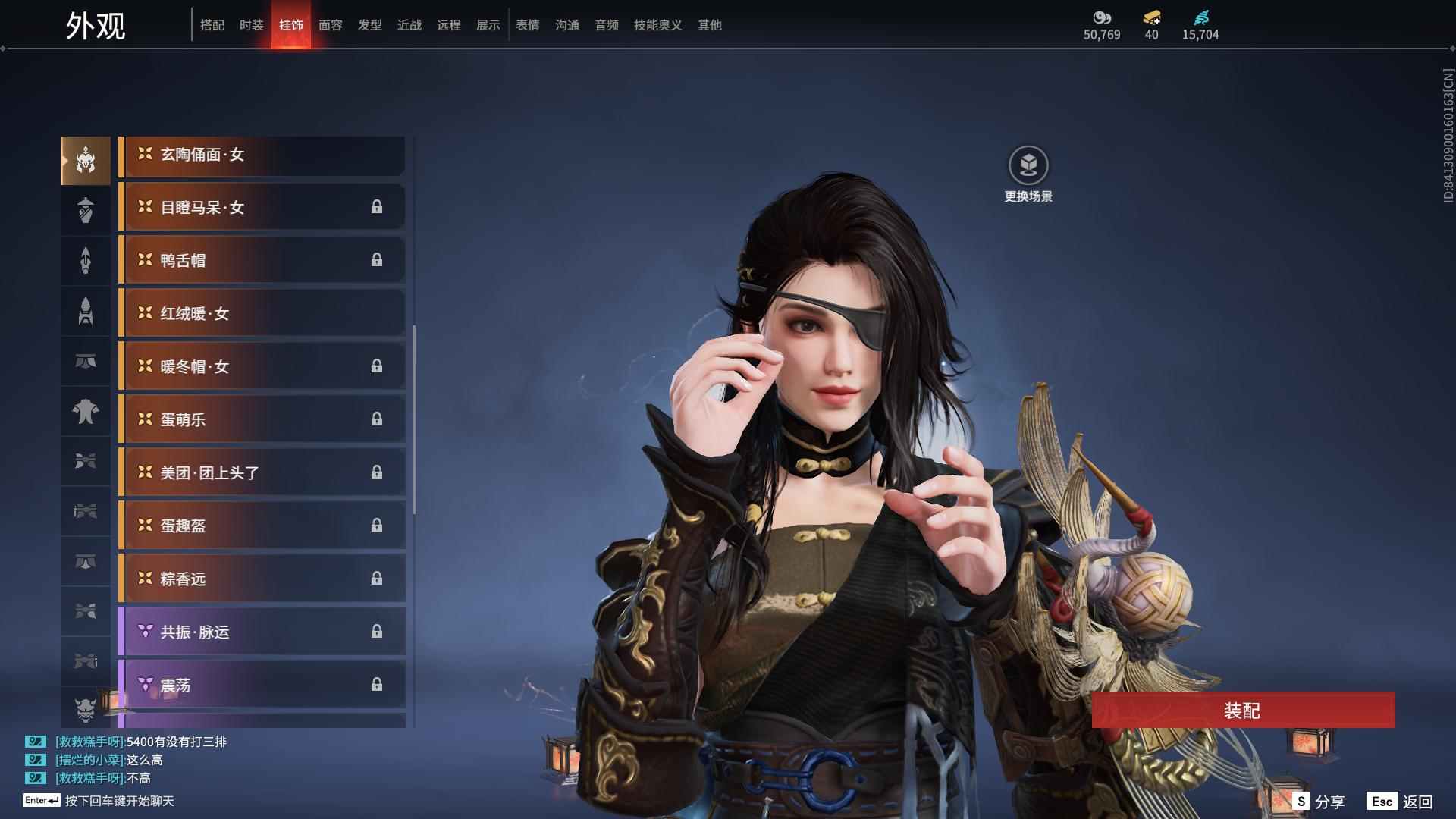Choose the 玄陶俑面·女 accessory
1456x819 pixels.
click(262, 155)
